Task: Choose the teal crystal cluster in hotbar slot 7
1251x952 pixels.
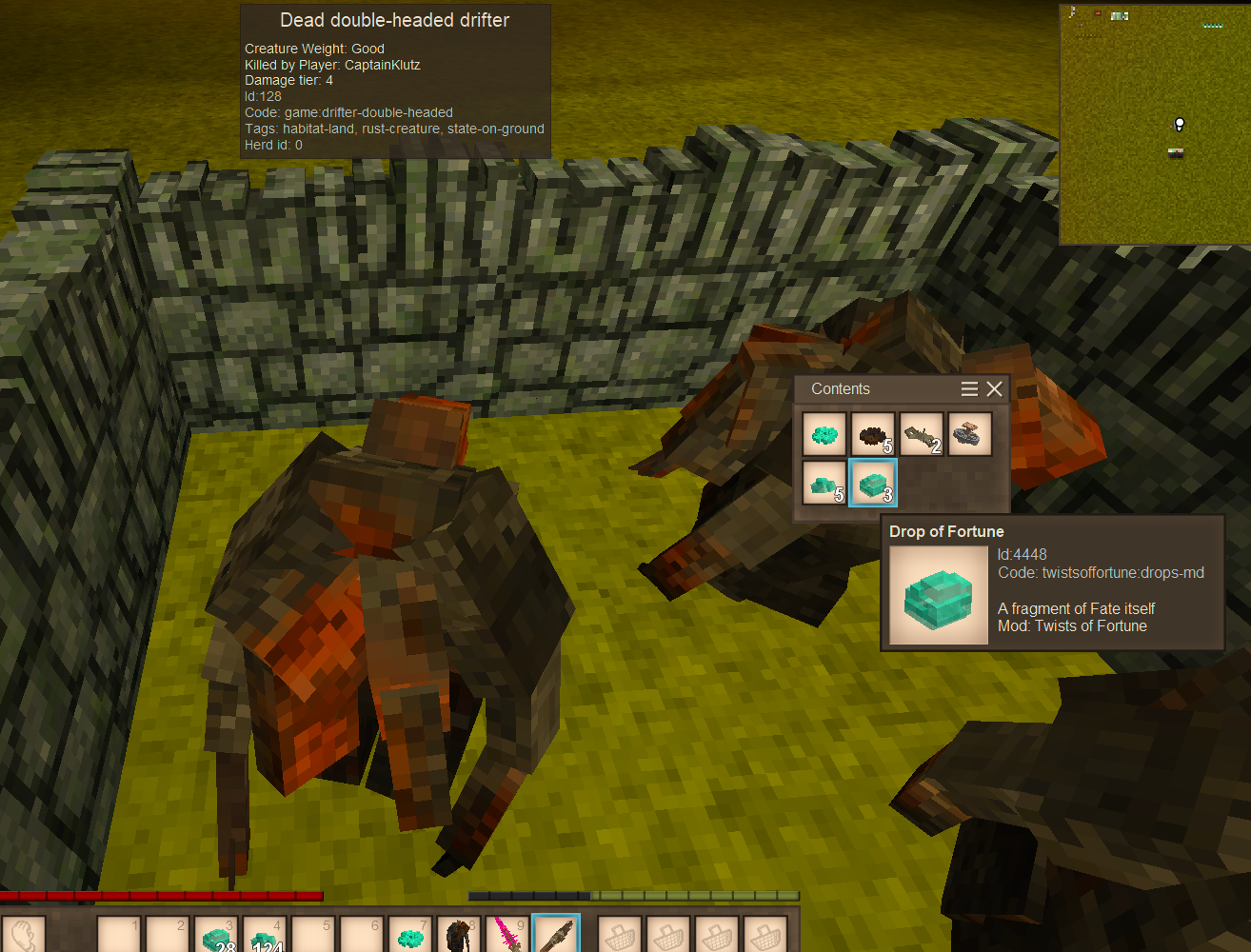Action: 410,935
